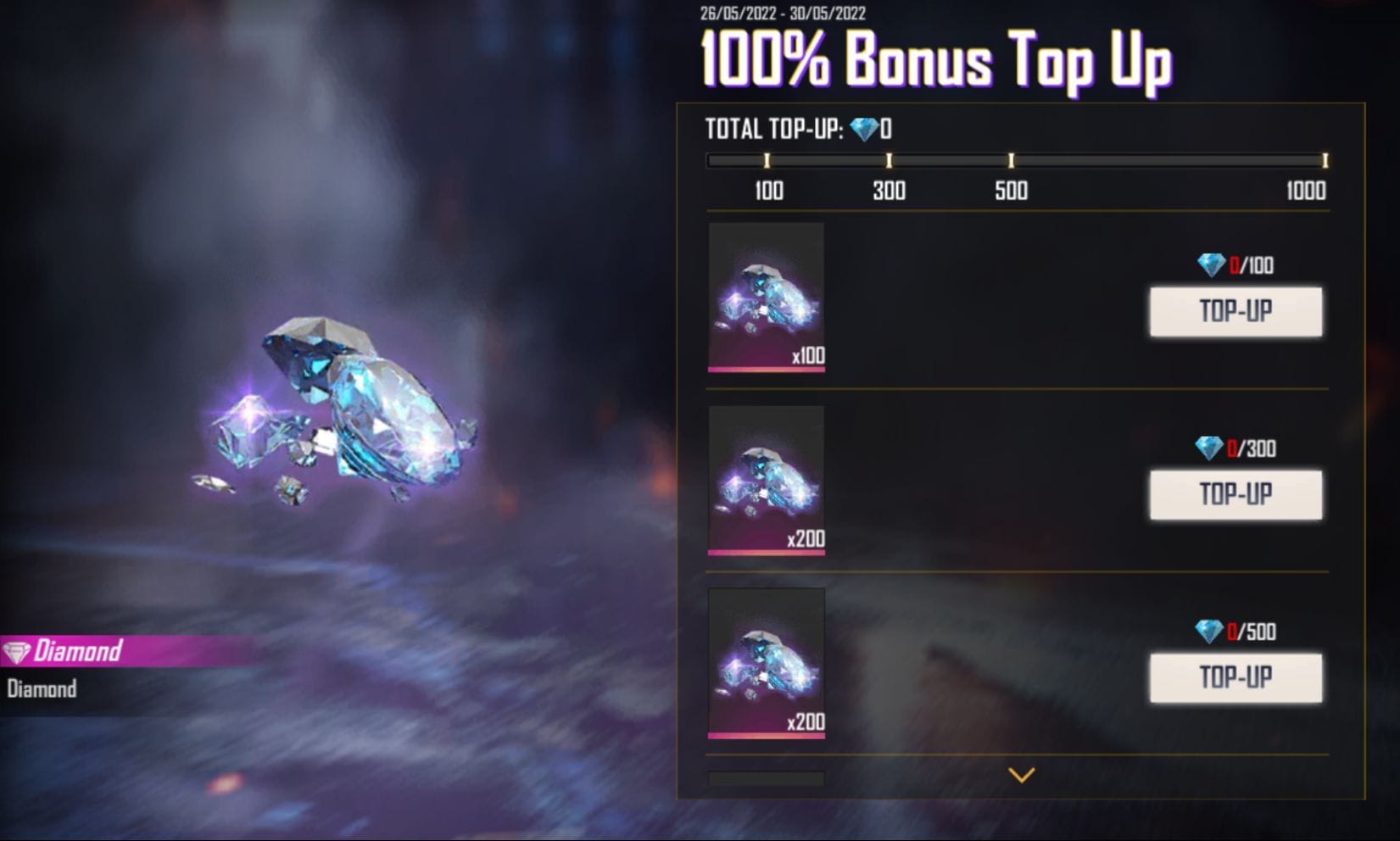Image resolution: width=1400 pixels, height=841 pixels.
Task: Click the x100 diamond reward icon
Action: pyautogui.click(x=765, y=298)
